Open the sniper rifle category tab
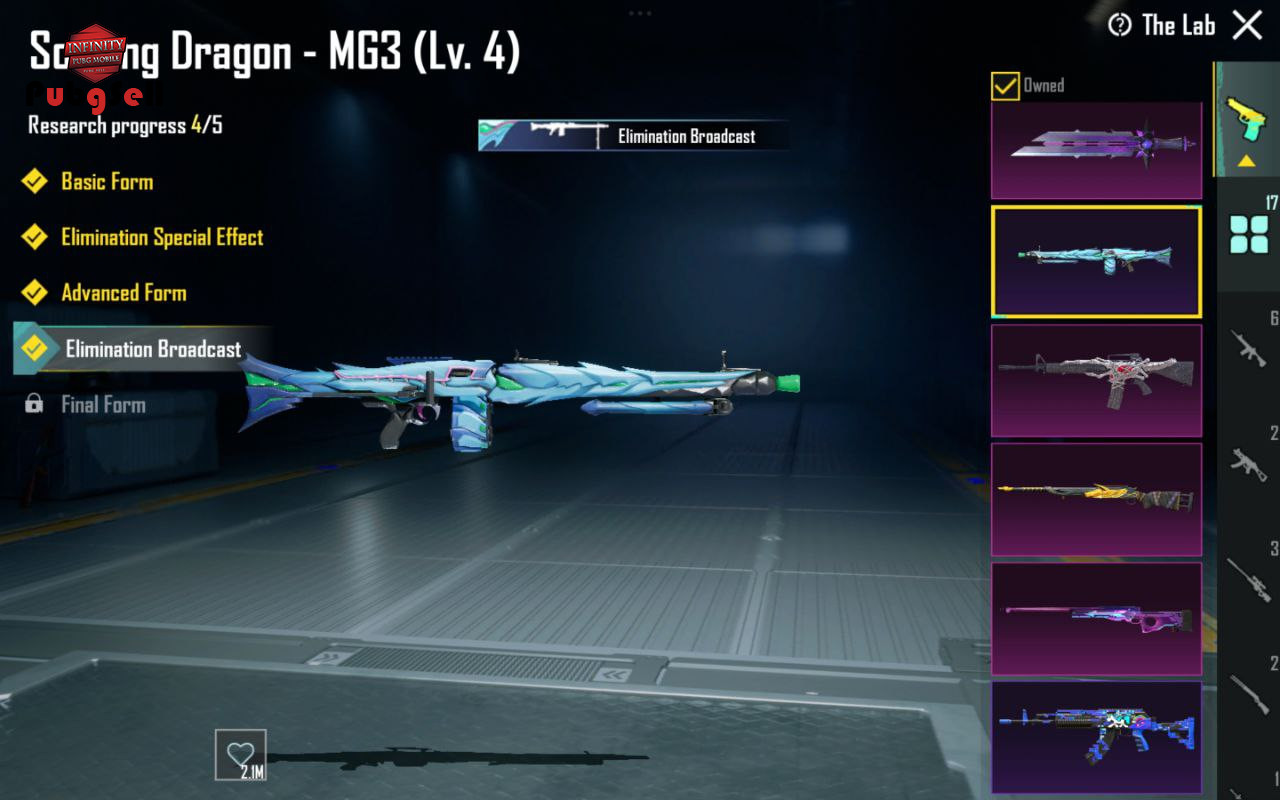 (1249, 578)
